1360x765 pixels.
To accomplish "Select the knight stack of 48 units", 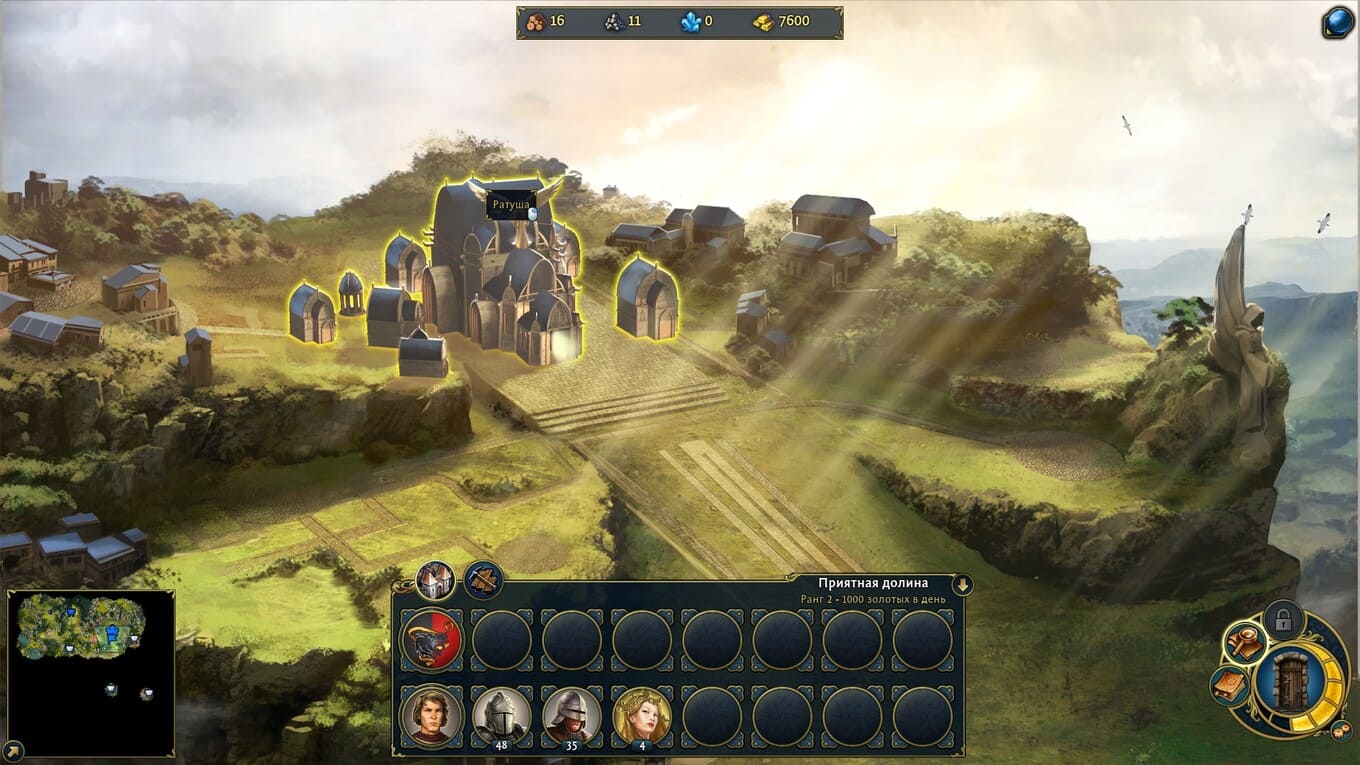I will pos(502,716).
